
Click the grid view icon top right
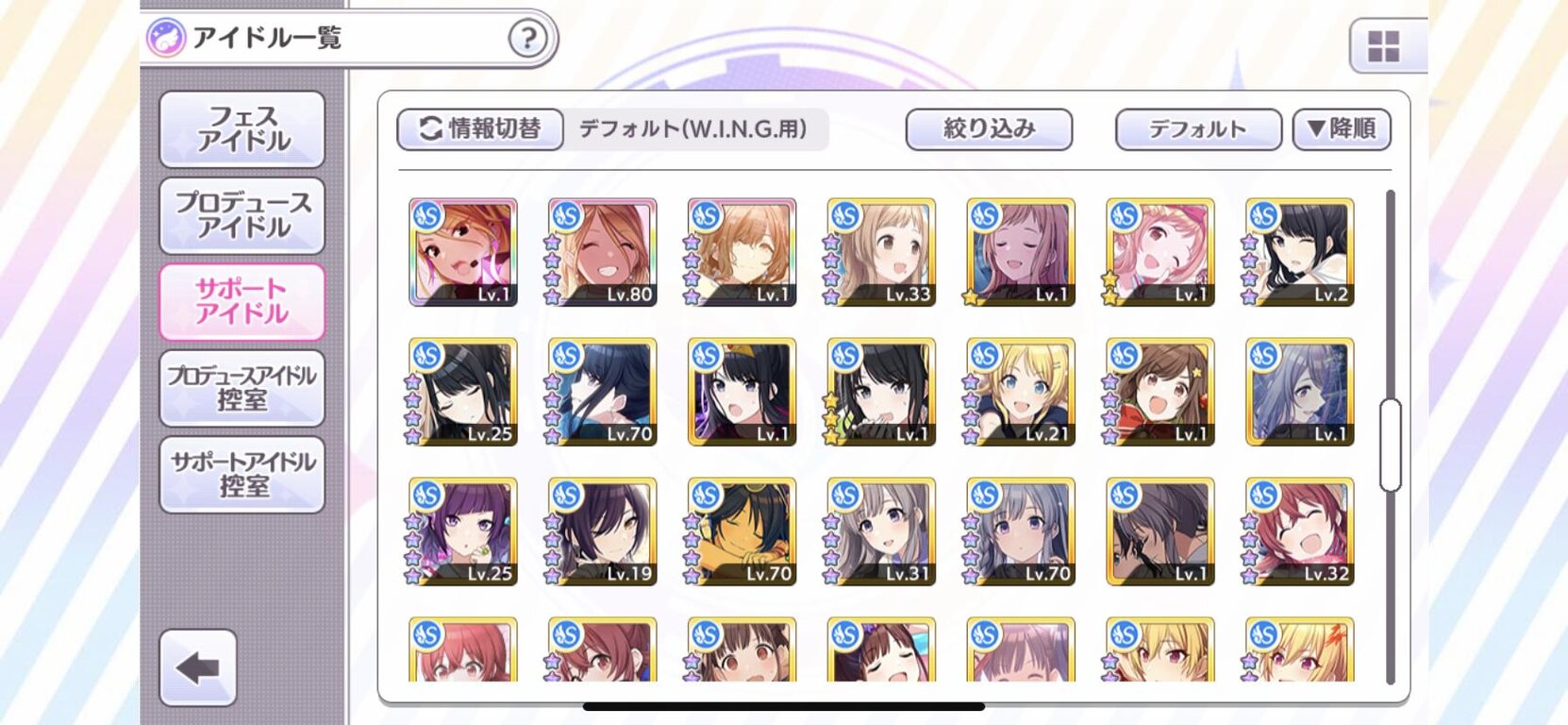coord(1383,43)
